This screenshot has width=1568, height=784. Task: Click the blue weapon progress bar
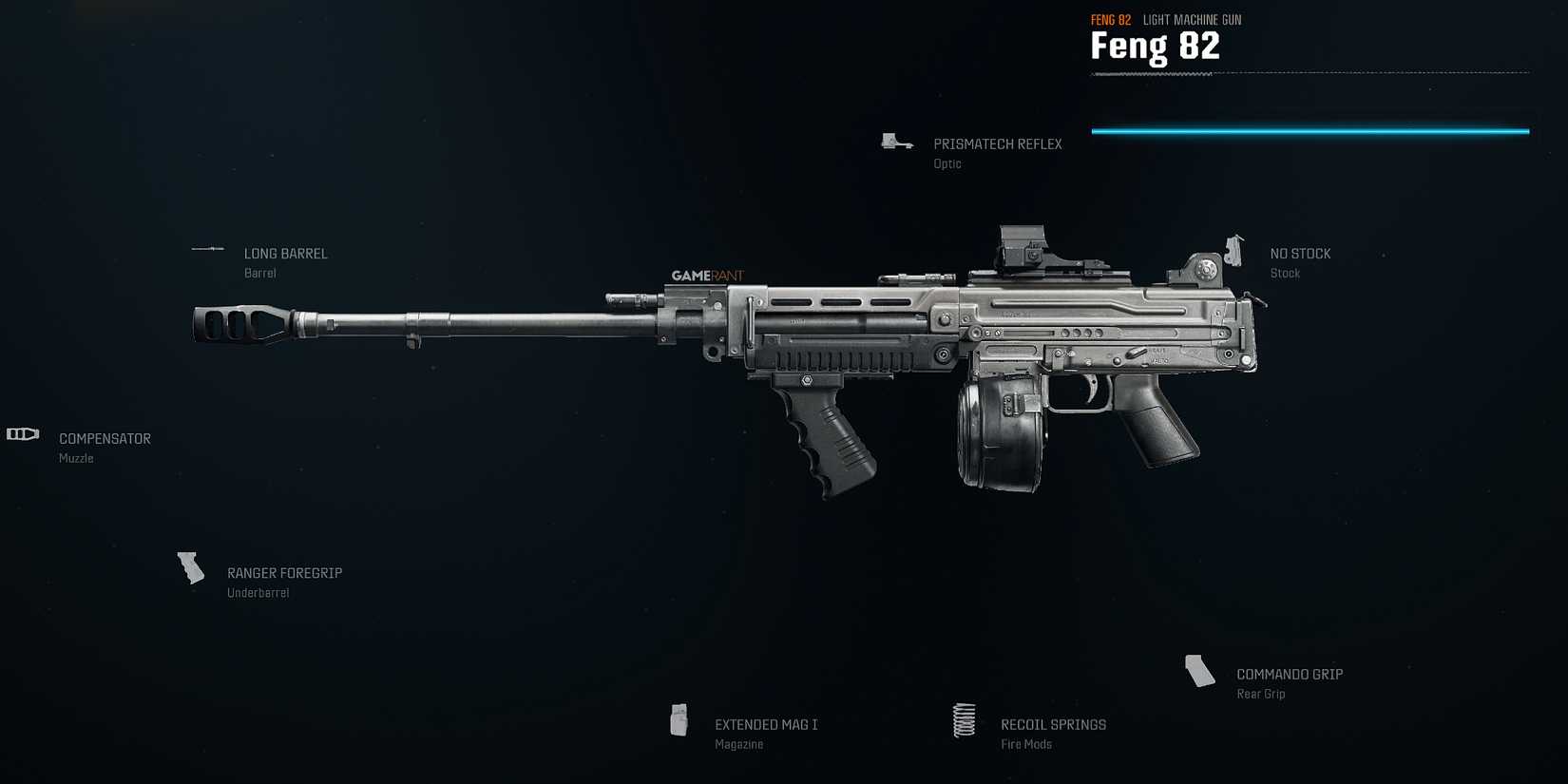(1310, 131)
